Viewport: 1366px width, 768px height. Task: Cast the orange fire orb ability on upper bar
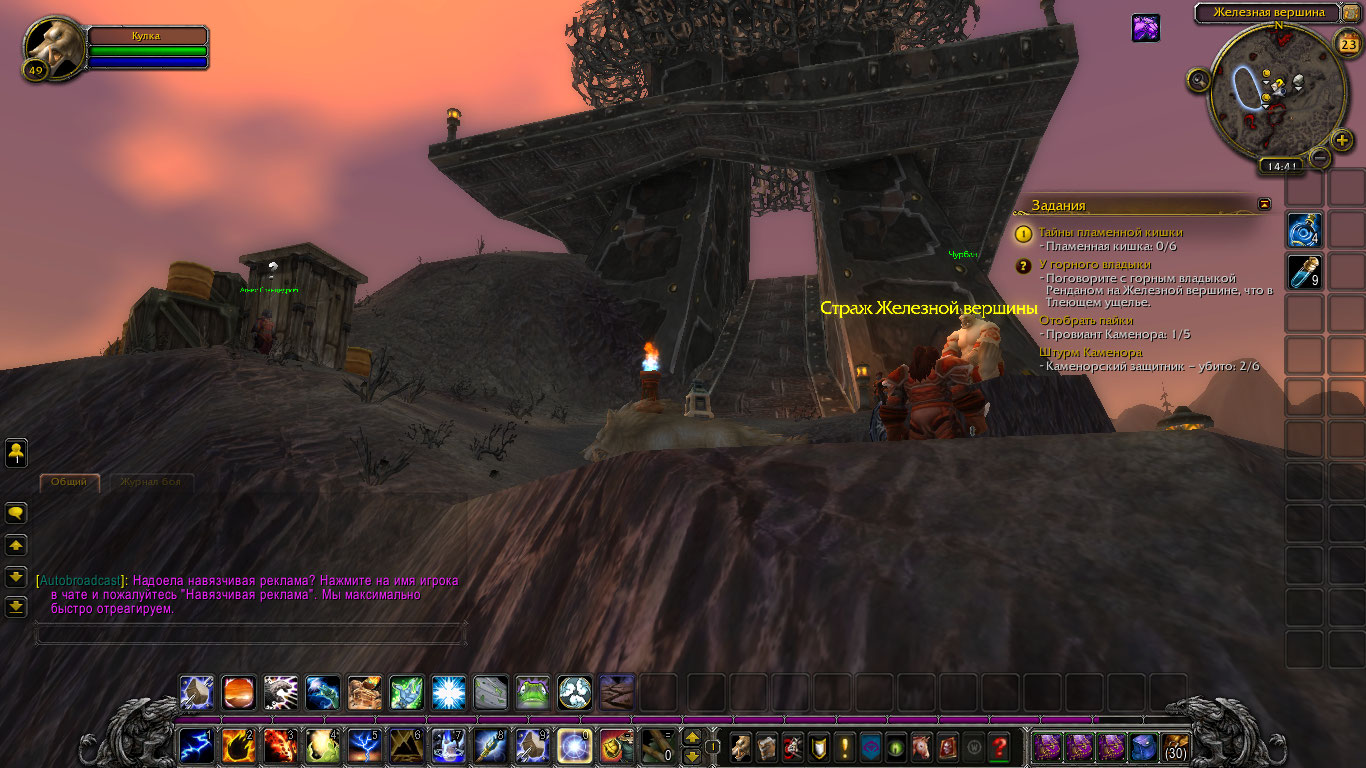point(238,692)
